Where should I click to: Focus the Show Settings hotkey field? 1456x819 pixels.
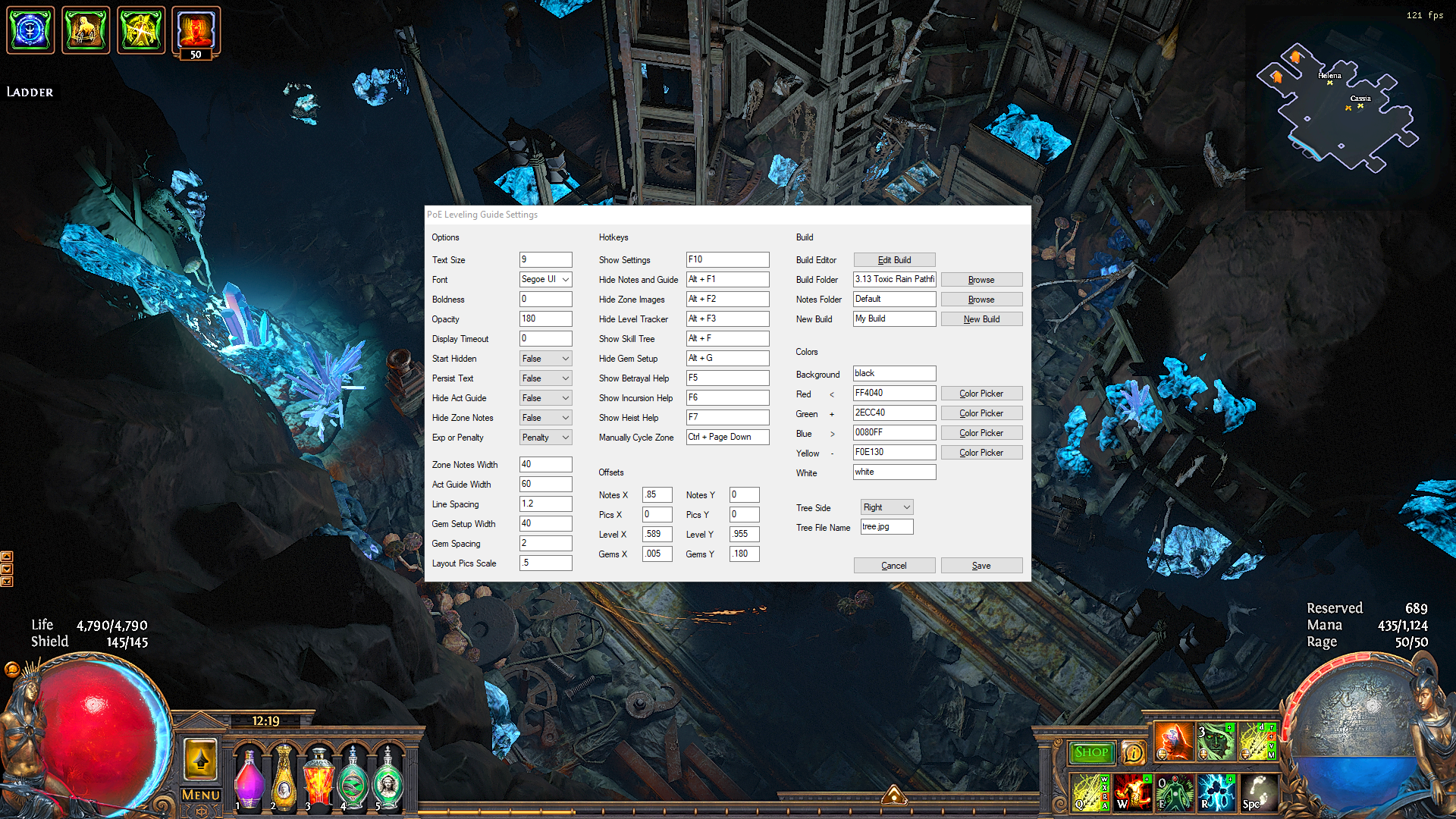727,260
